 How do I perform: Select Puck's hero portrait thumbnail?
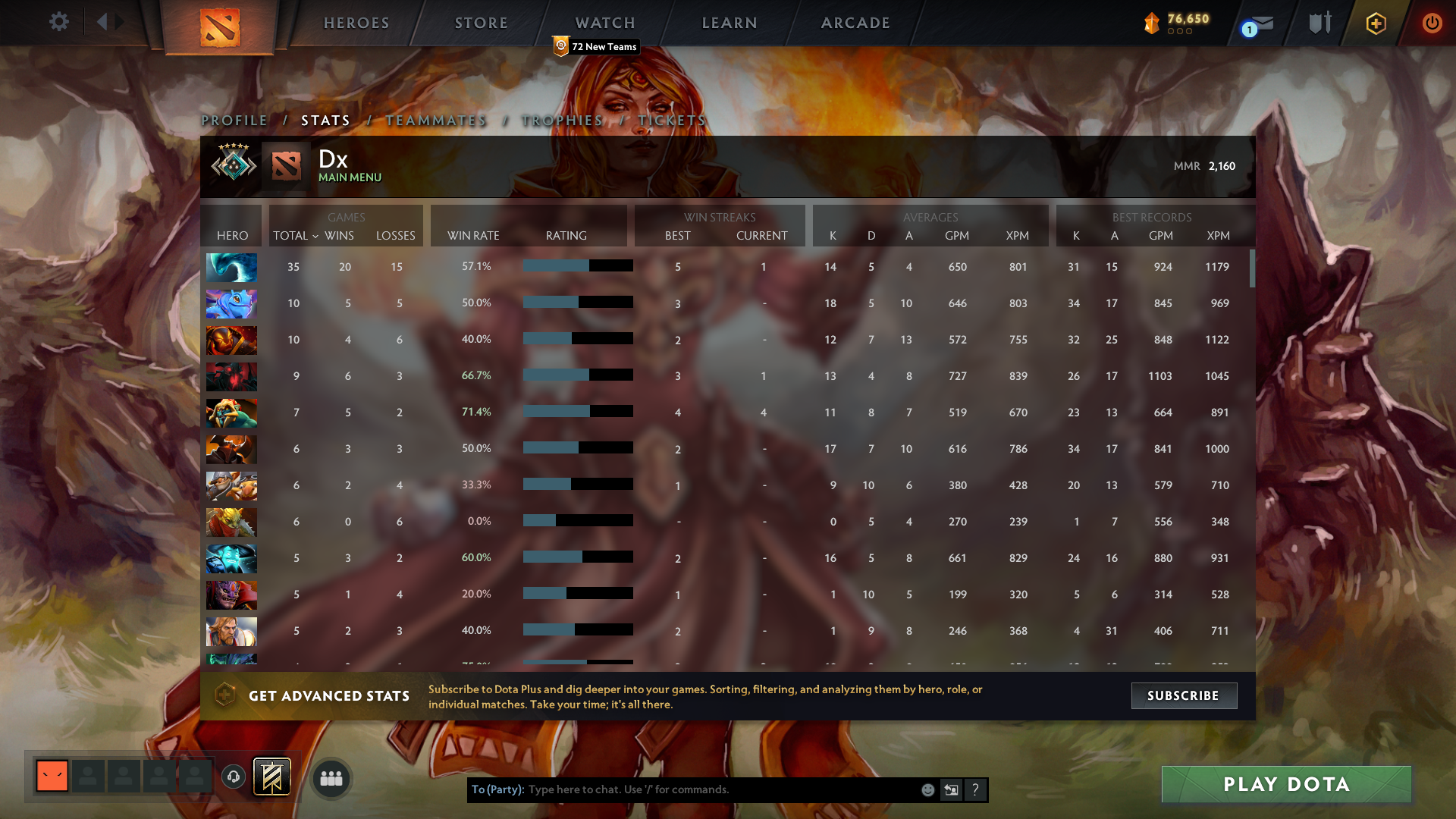point(231,304)
